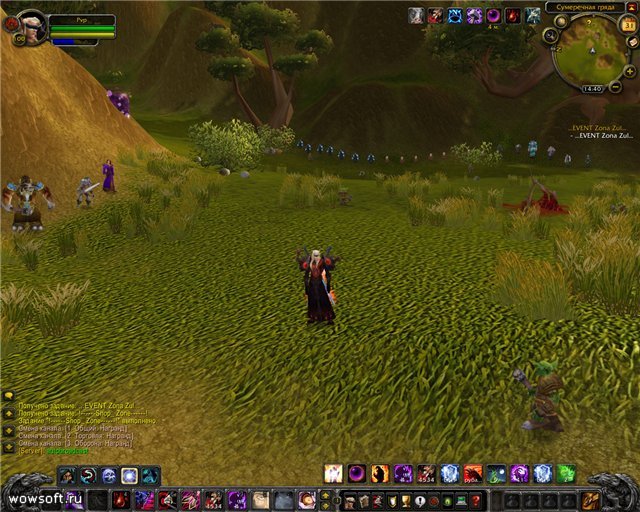Use the dark purple orb ability
Screen dimensions: 640x512
(357, 473)
